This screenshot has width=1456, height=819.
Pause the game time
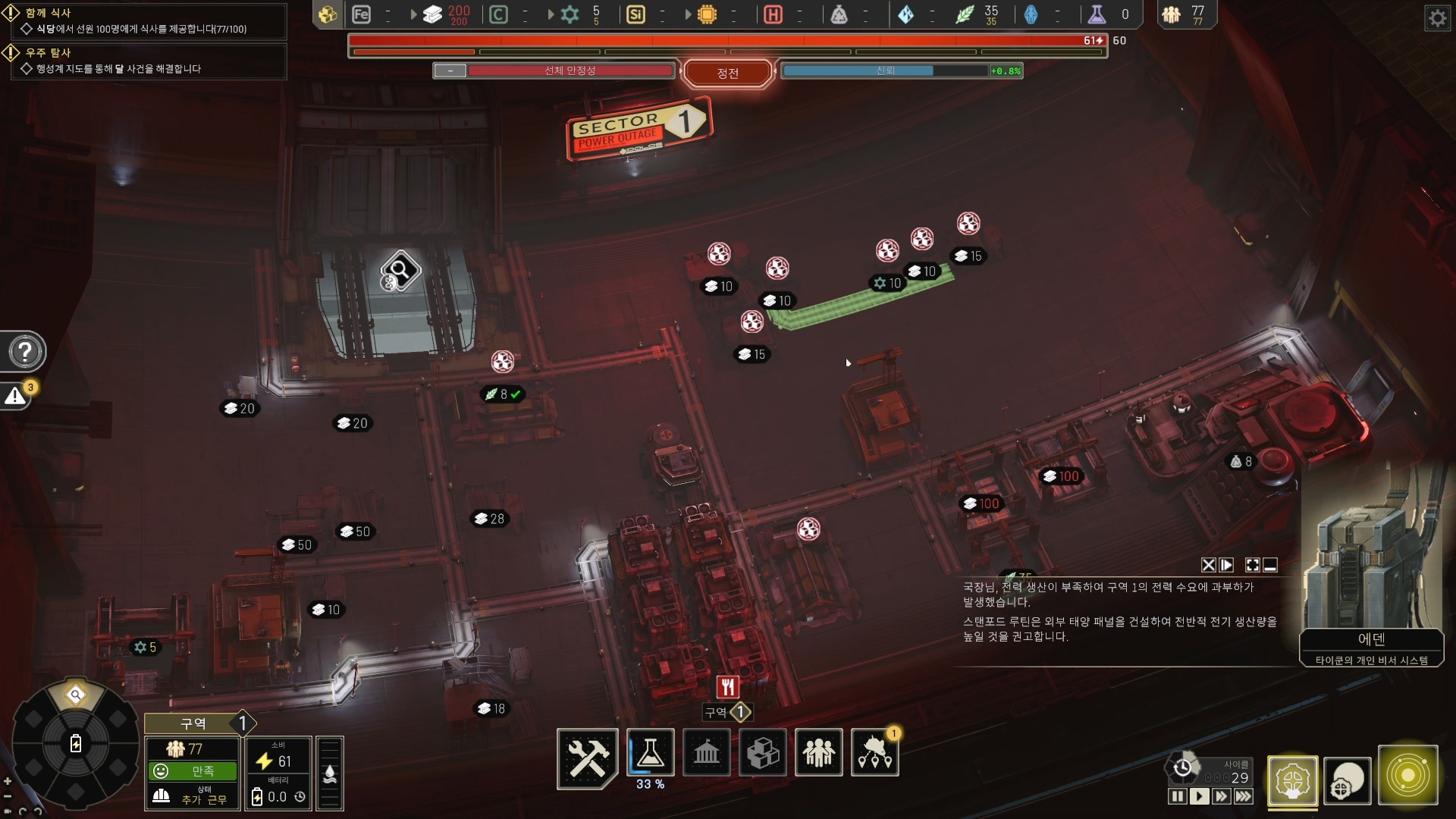click(1177, 796)
